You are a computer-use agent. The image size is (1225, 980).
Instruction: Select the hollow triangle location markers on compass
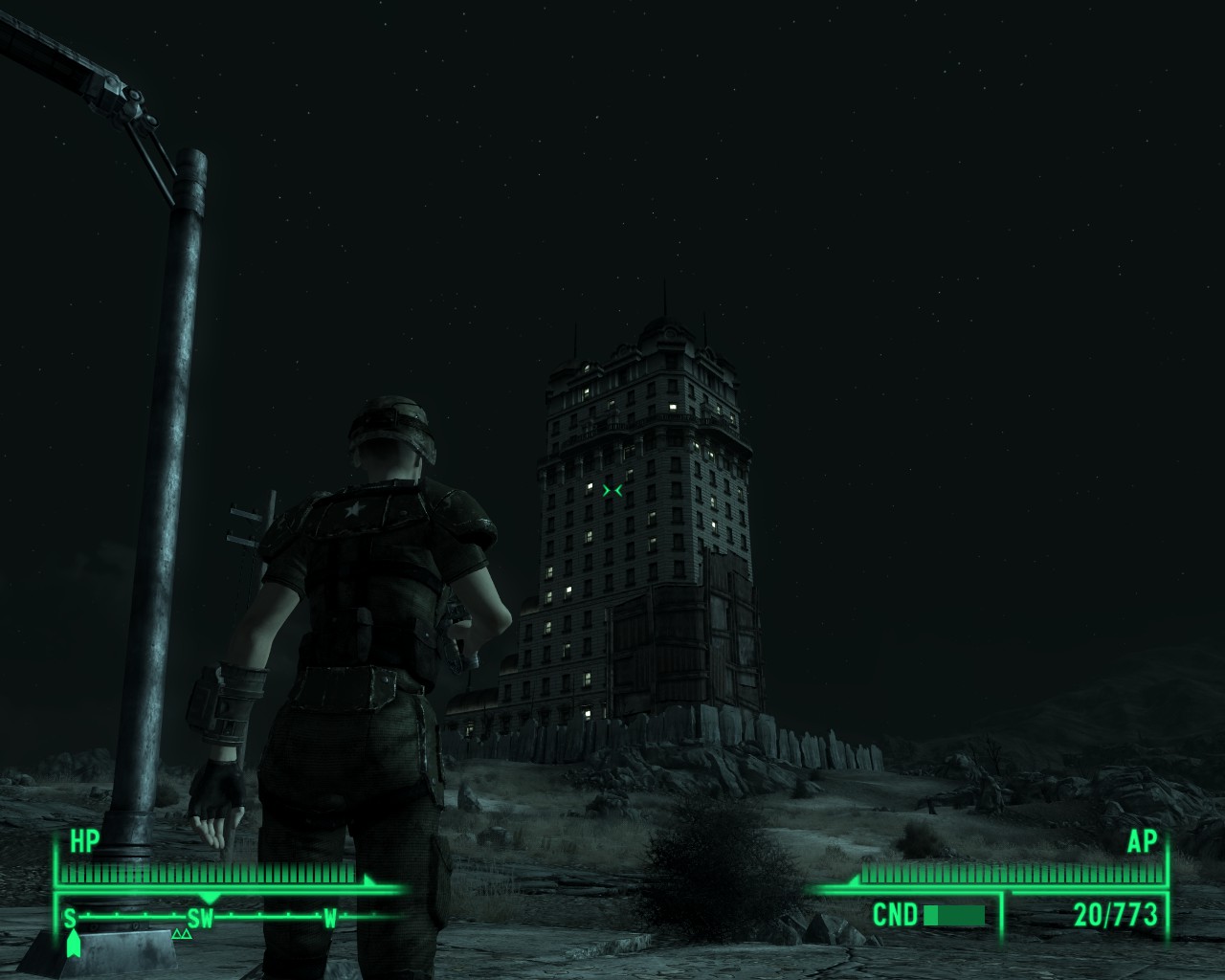(x=180, y=933)
